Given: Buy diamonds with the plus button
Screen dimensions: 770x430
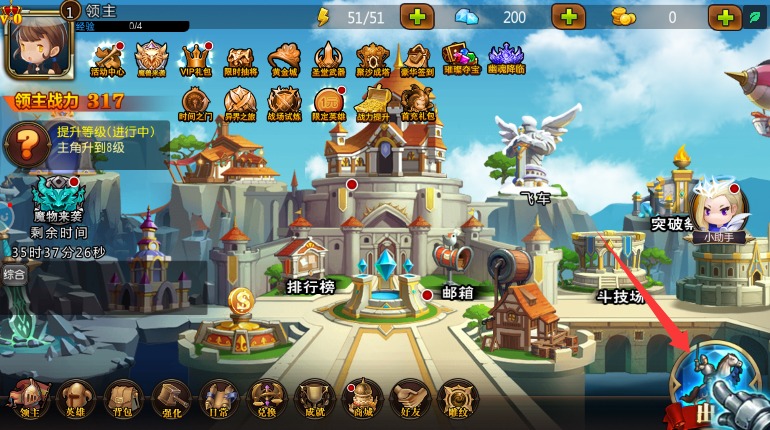Looking at the screenshot, I should click(x=568, y=17).
